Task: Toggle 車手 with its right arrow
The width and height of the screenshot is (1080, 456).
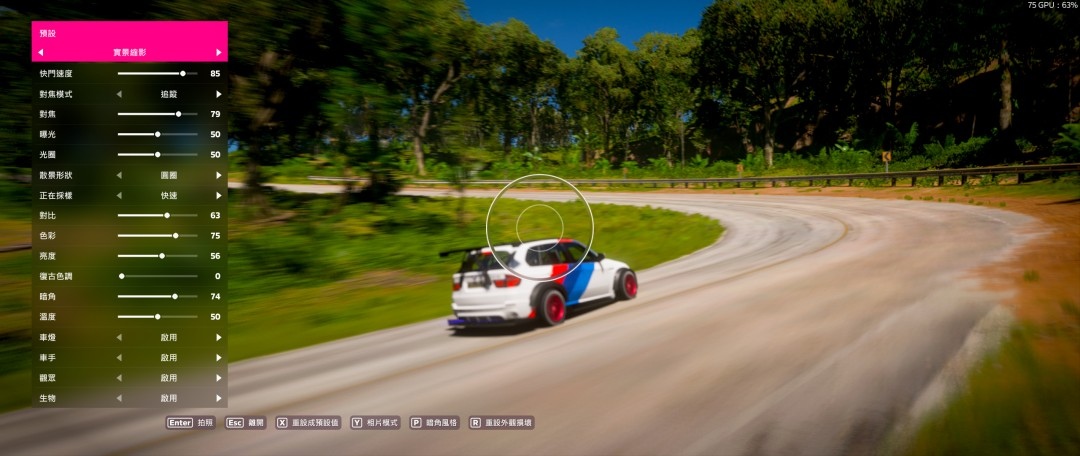Action: click(219, 357)
